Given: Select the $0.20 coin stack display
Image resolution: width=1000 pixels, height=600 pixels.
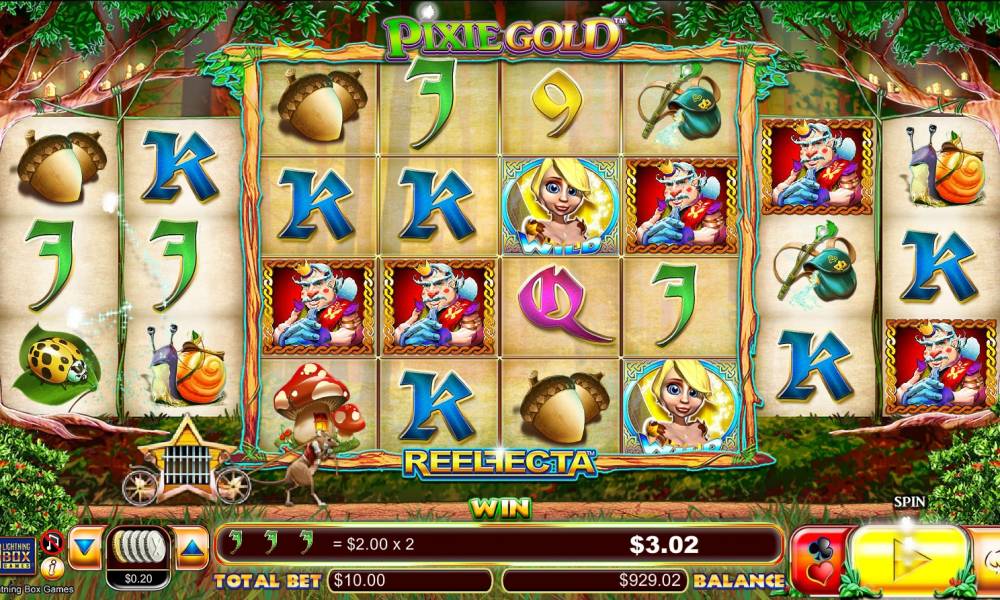Looking at the screenshot, I should [138, 556].
